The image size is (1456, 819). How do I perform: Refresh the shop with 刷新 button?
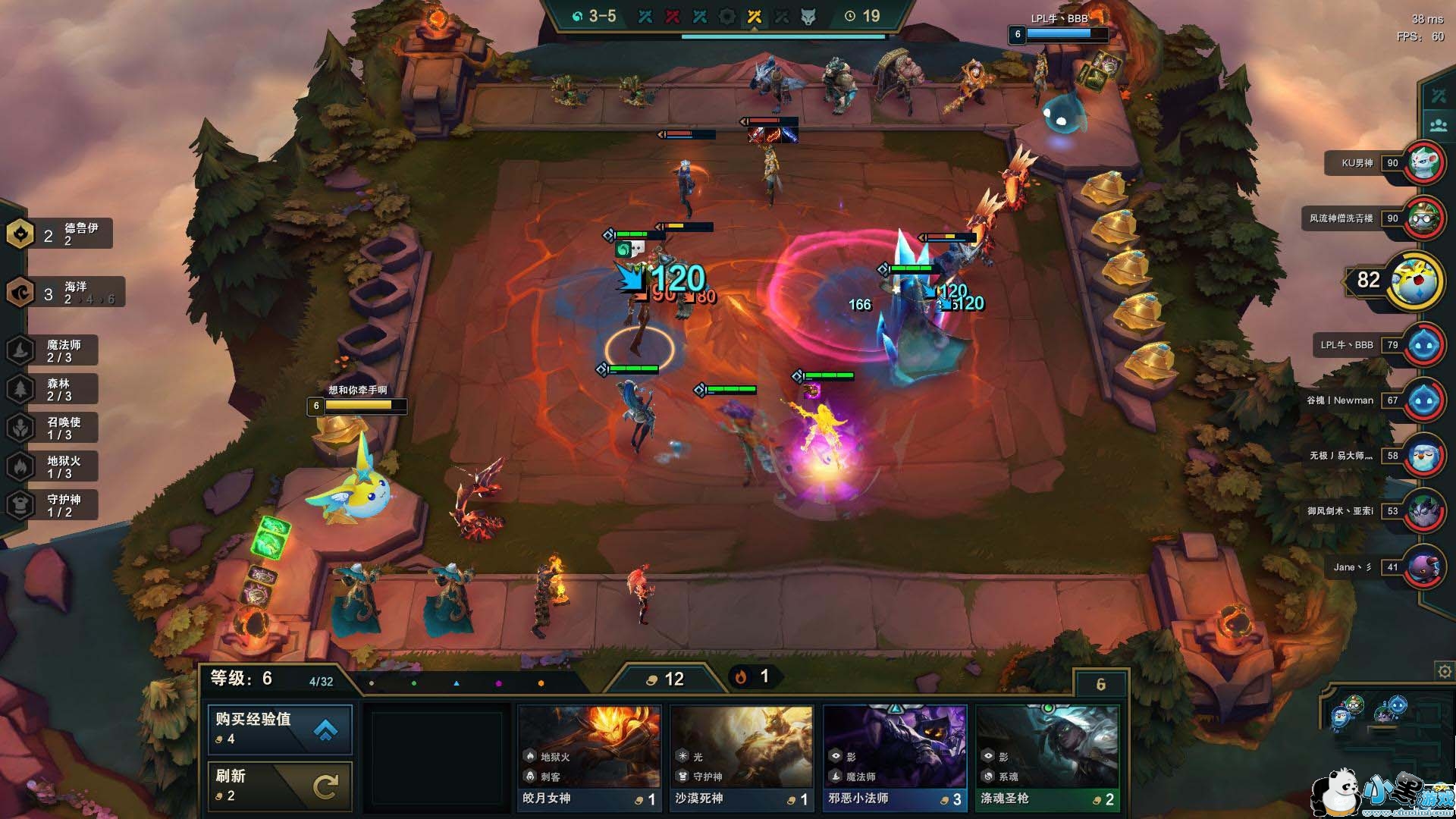point(280,786)
